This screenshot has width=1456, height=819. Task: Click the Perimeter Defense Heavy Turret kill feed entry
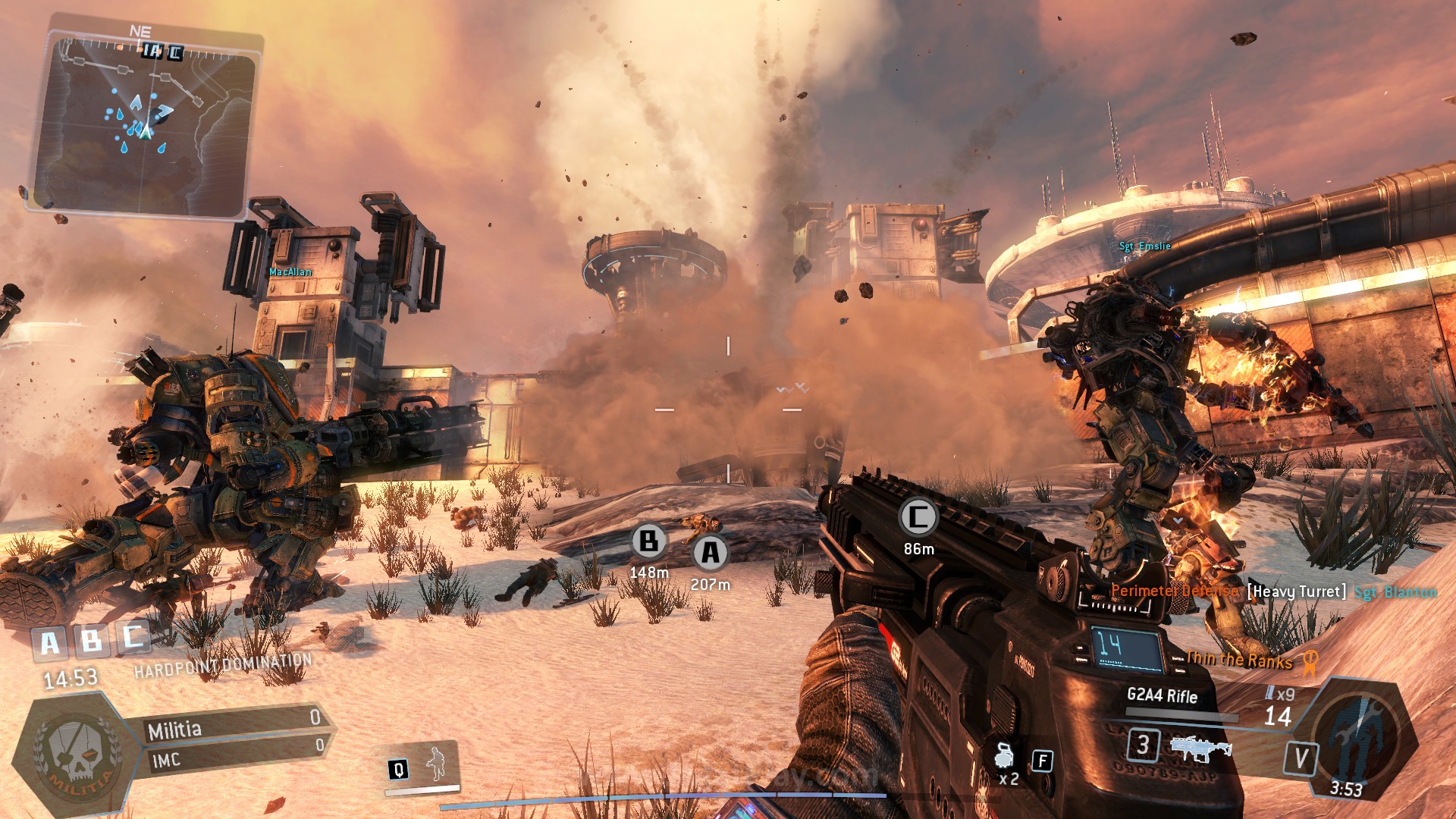coord(1273,591)
